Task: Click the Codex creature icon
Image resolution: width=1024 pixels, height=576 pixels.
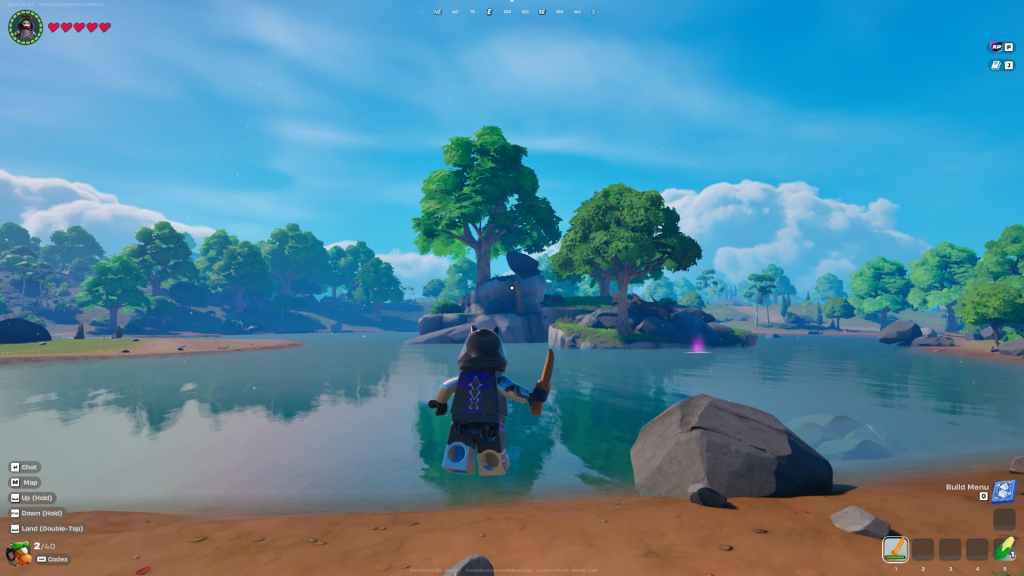Action: 19,553
